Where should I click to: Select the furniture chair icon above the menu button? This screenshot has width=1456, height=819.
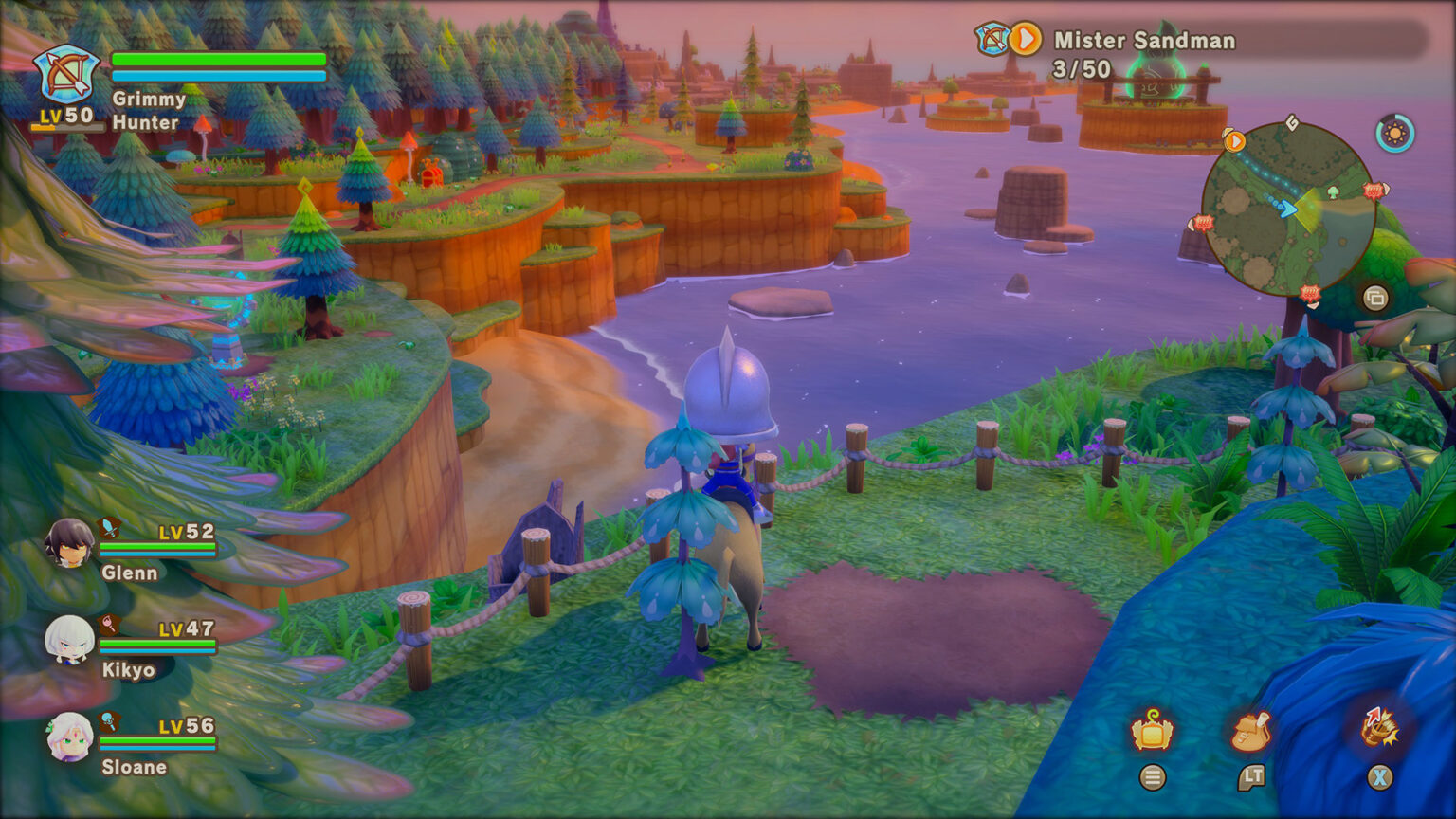1150,730
